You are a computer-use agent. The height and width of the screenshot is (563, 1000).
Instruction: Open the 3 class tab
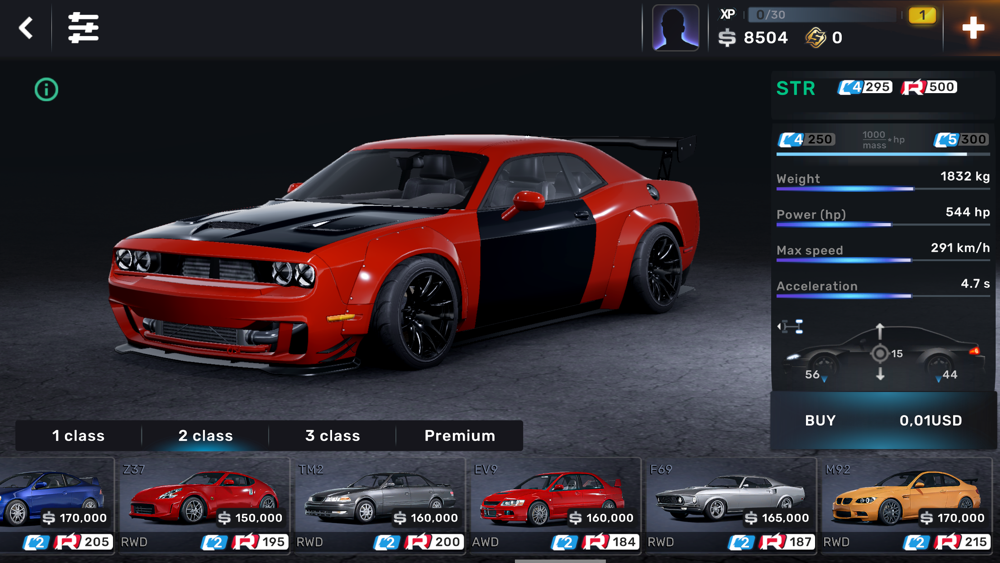pos(332,436)
